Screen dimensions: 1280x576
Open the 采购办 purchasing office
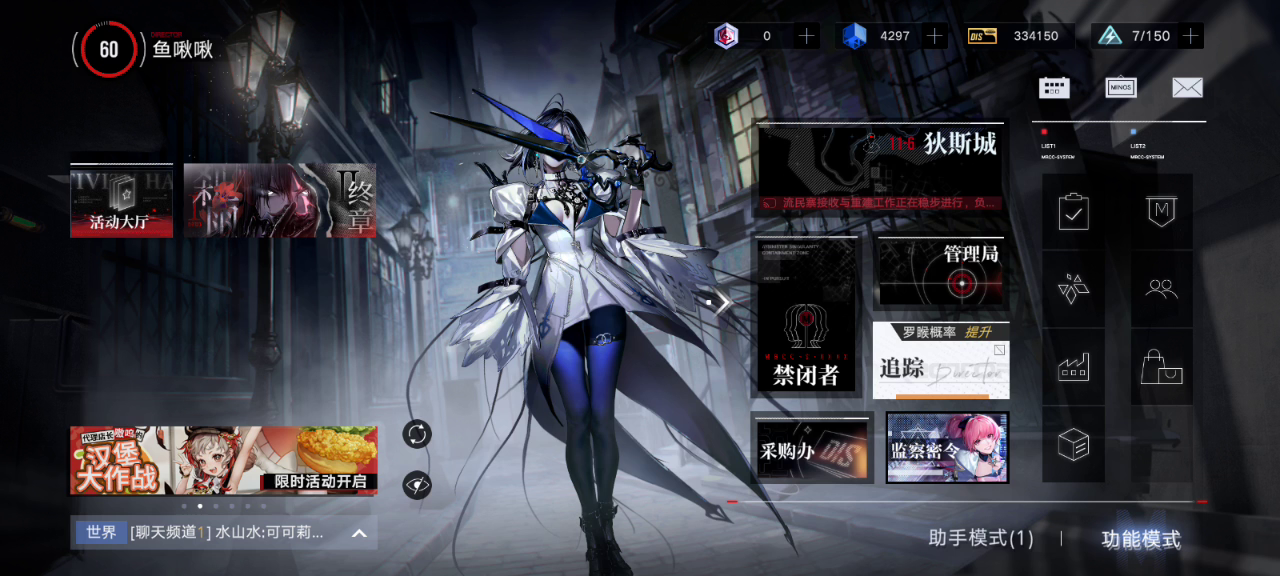[x=811, y=447]
